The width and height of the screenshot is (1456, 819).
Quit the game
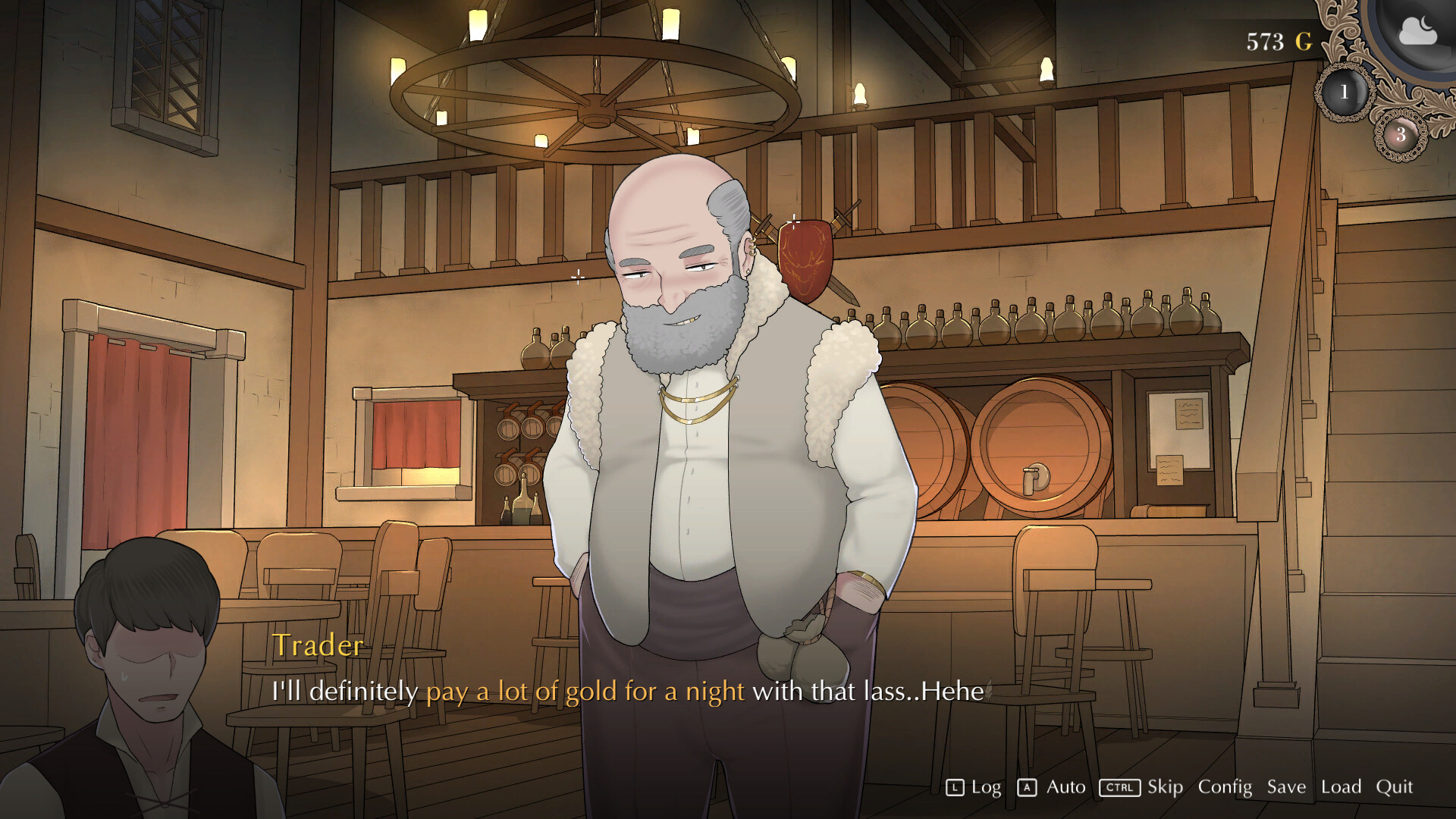(1395, 787)
